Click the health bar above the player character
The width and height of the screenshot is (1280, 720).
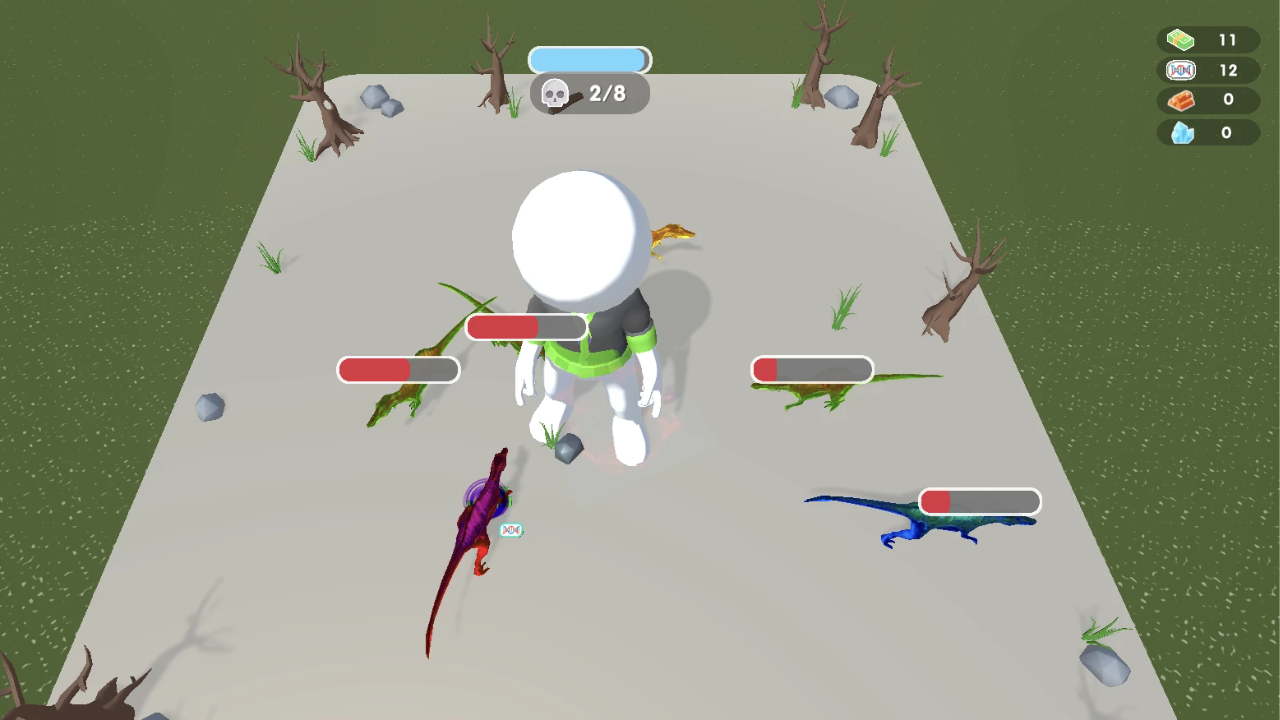coord(526,326)
